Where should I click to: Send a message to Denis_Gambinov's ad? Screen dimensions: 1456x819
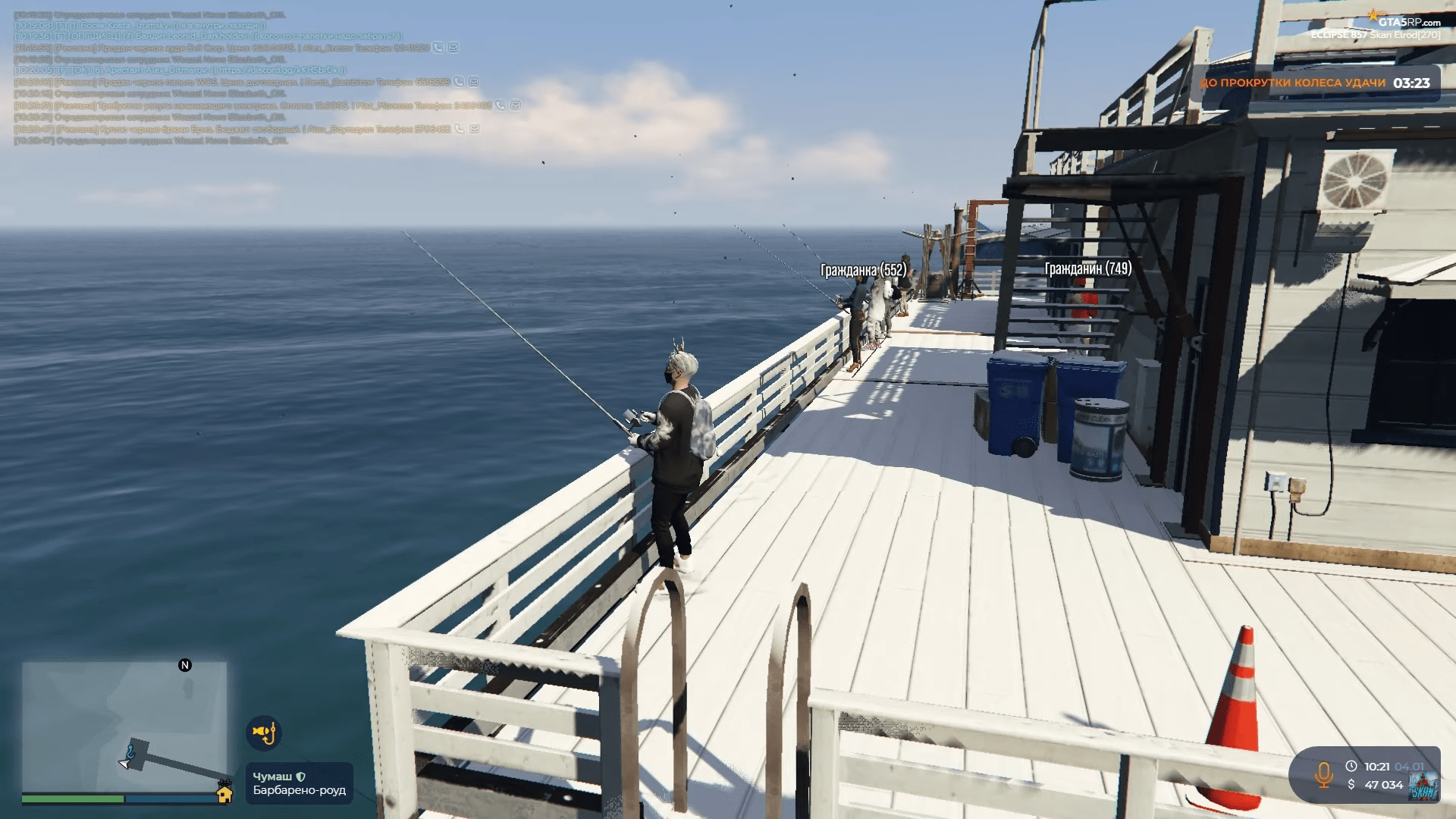point(474,82)
